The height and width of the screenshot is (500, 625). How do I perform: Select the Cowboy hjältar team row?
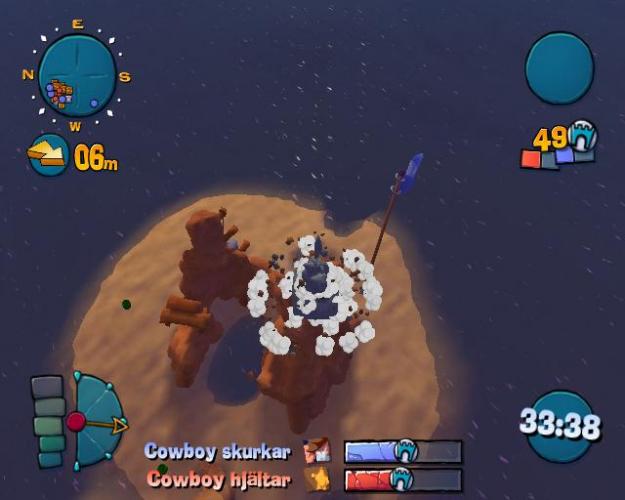coord(303,479)
